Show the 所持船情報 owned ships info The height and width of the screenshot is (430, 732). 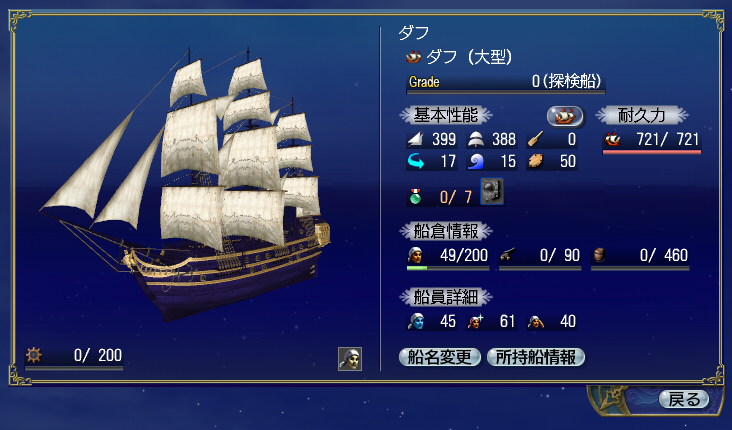[535, 357]
